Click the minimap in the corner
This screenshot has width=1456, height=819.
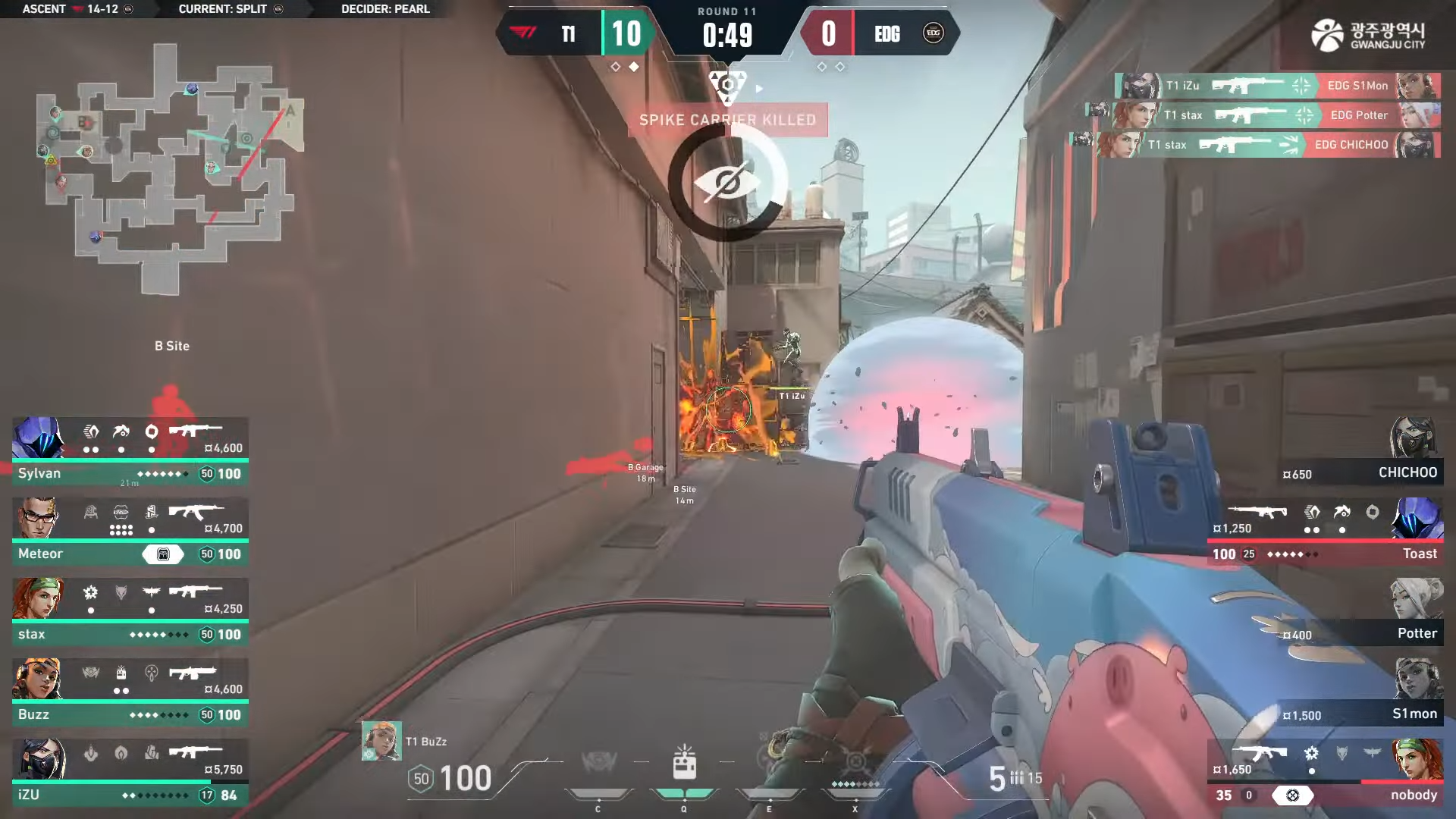171,168
